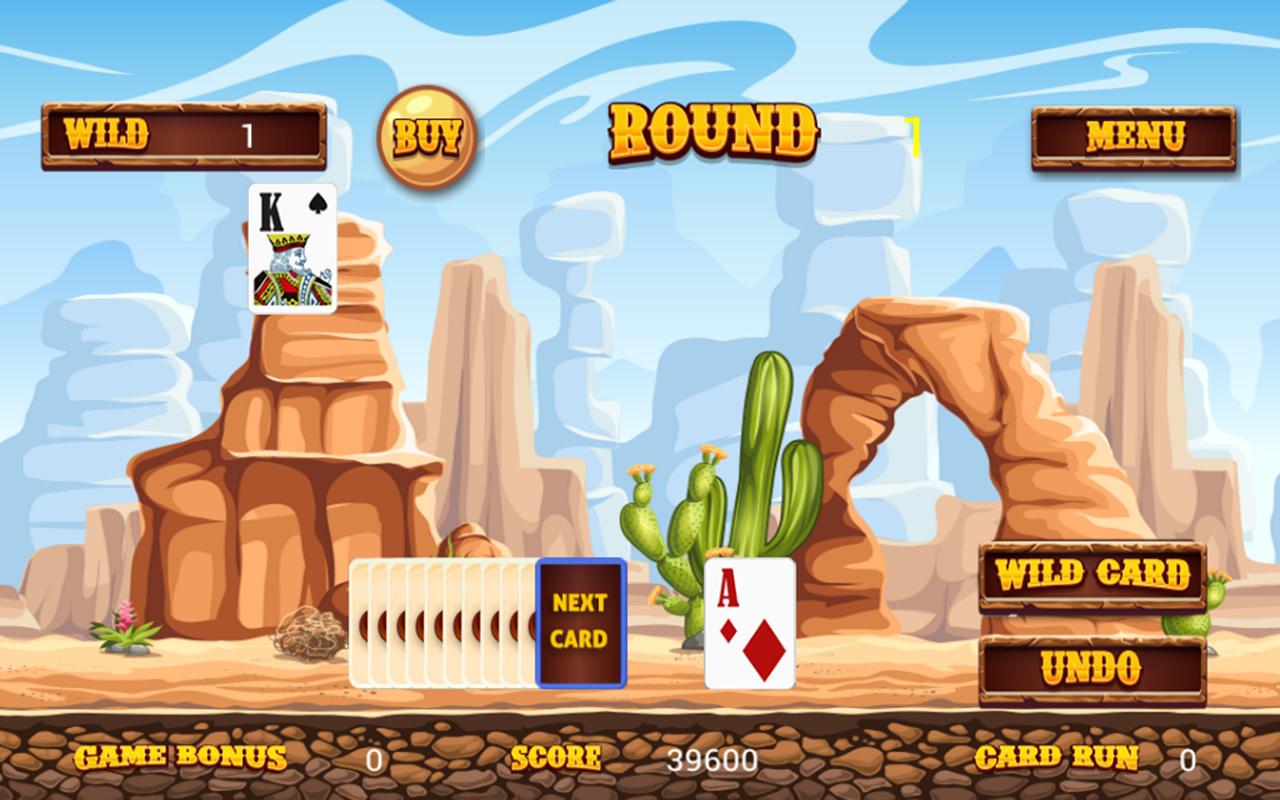This screenshot has height=800, width=1280.
Task: Undo the last move
Action: coord(1091,668)
